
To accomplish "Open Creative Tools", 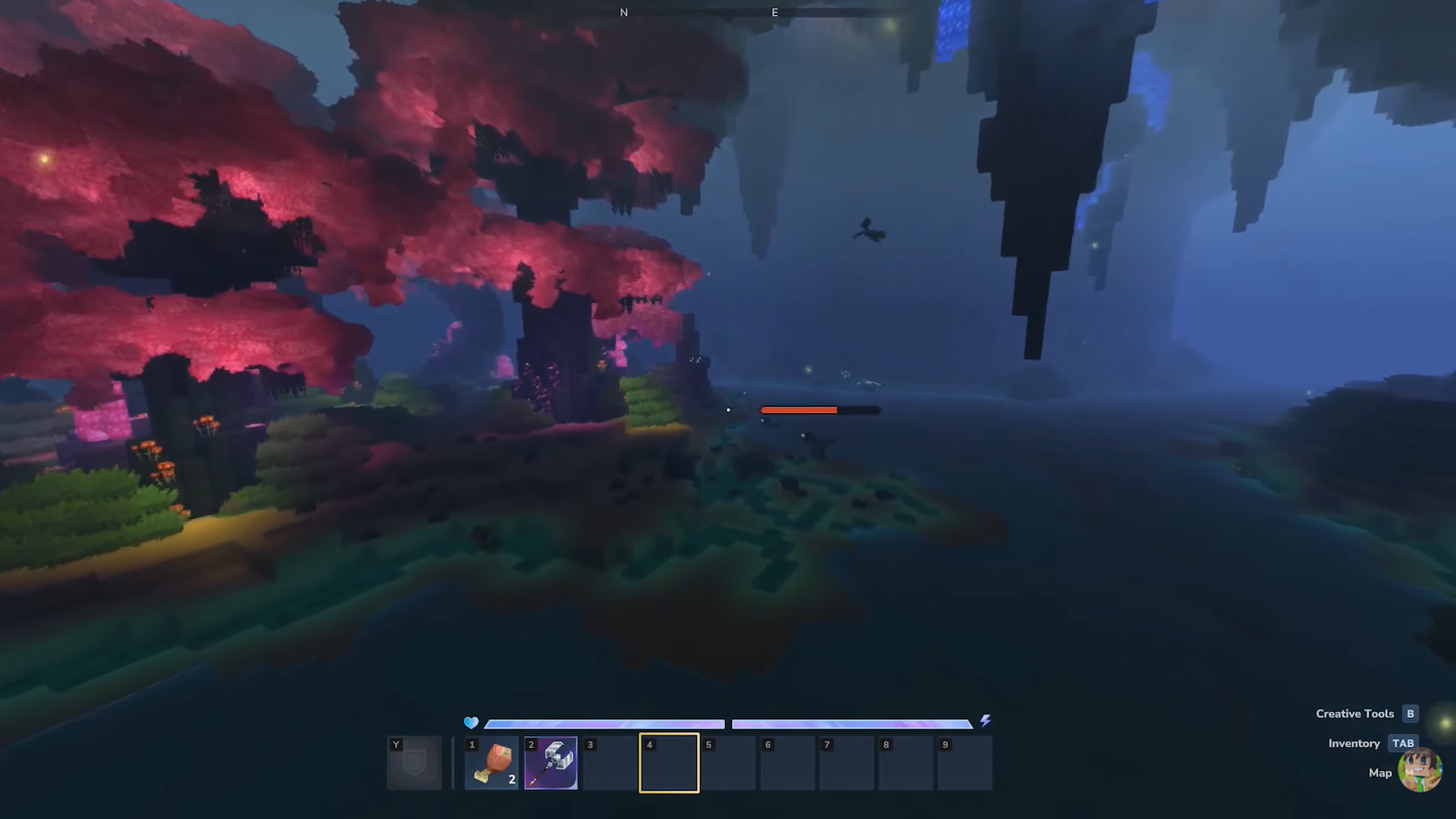I will (1355, 713).
